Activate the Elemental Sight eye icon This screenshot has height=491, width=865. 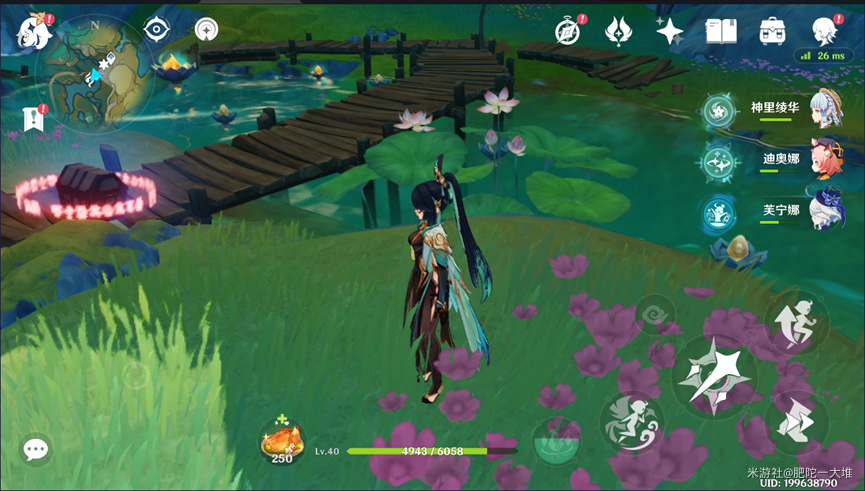(156, 29)
